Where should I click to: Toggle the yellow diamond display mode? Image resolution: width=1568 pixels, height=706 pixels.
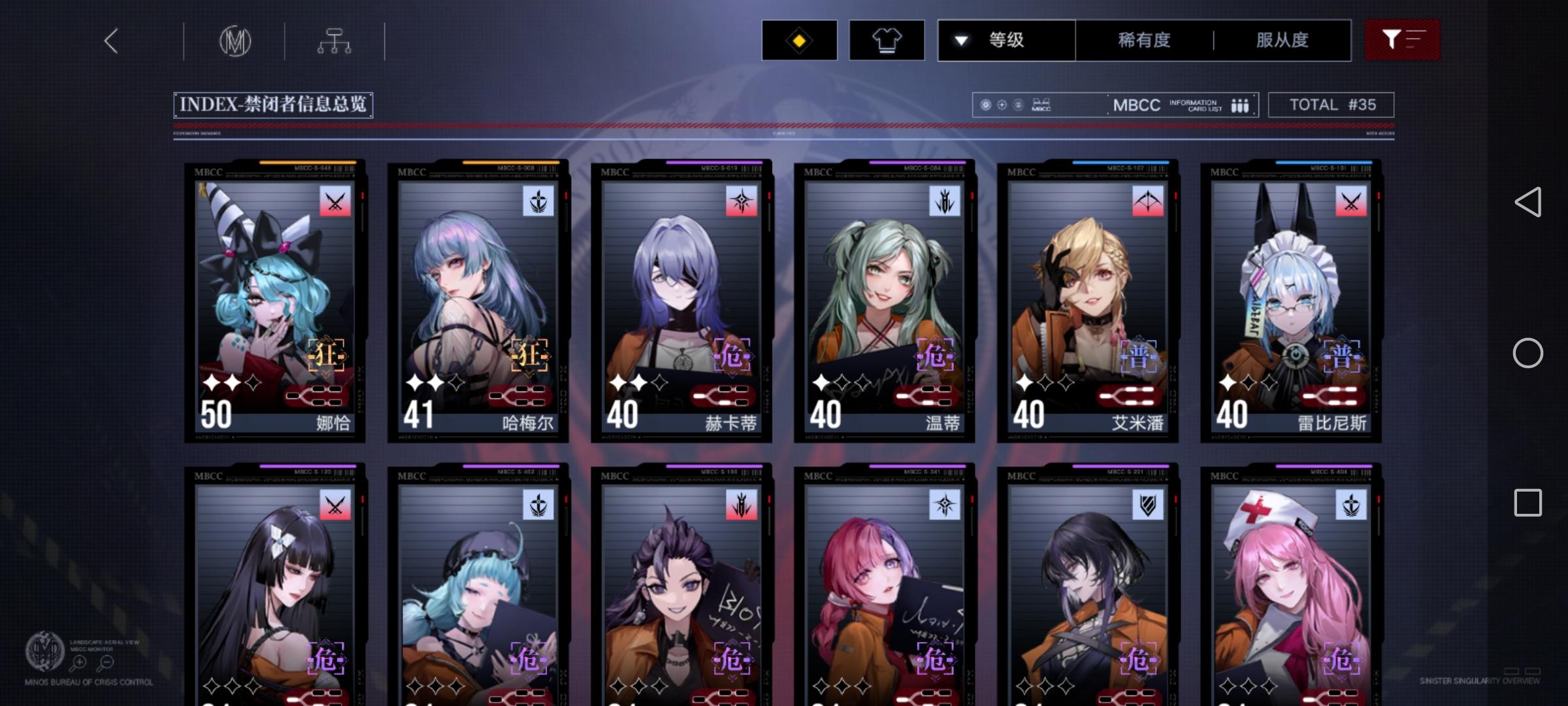(x=798, y=40)
